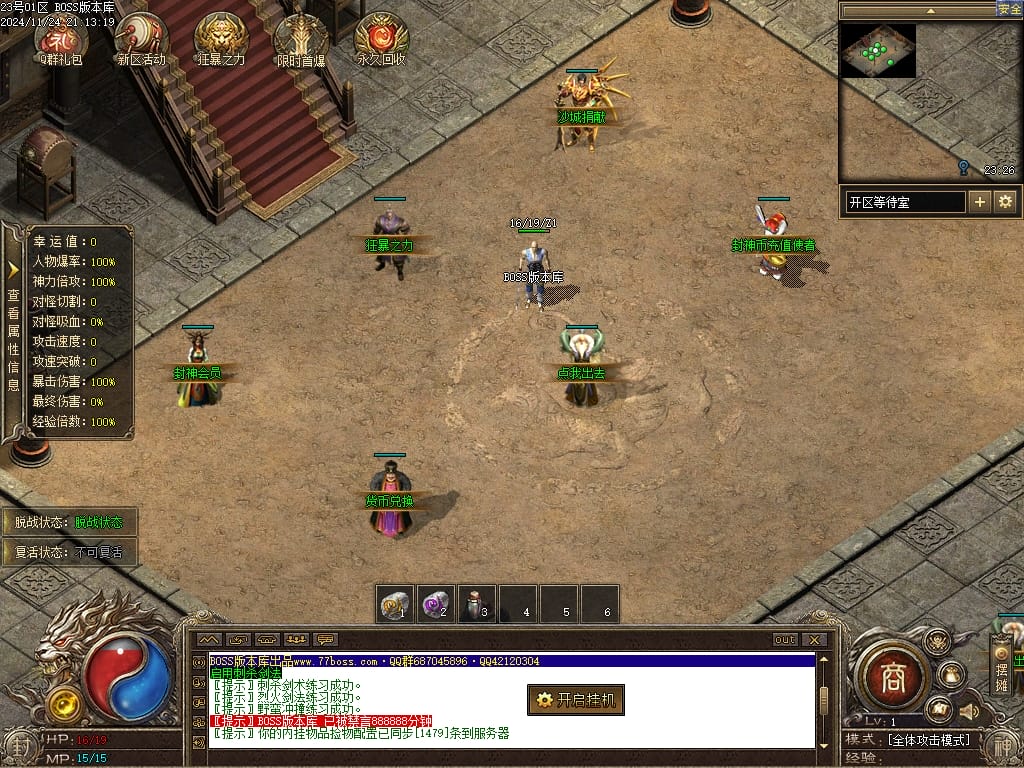Start auto-play with the 开启挂机 button
The height and width of the screenshot is (768, 1024).
[576, 700]
